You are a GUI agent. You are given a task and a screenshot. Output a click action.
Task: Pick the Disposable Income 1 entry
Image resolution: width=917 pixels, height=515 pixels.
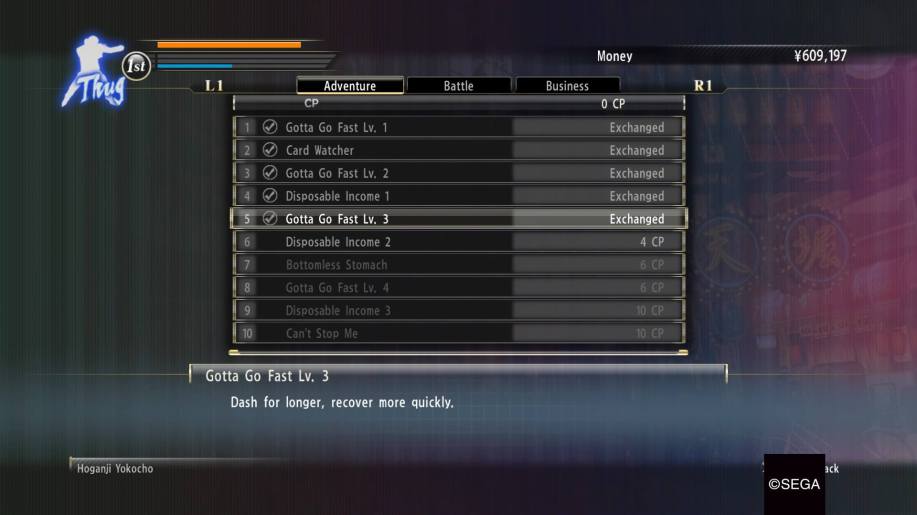point(460,196)
